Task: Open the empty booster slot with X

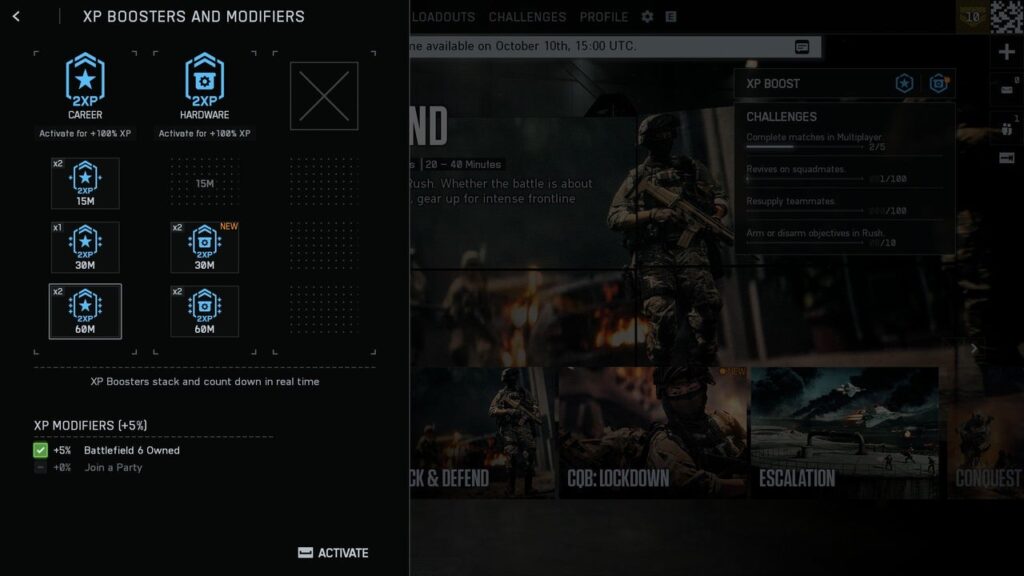Action: [x=324, y=96]
